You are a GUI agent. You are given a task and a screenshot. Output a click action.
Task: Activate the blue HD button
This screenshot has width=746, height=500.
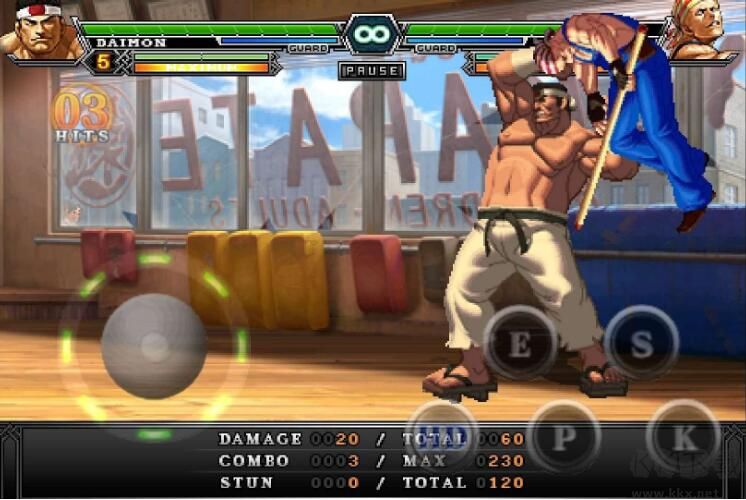(443, 436)
